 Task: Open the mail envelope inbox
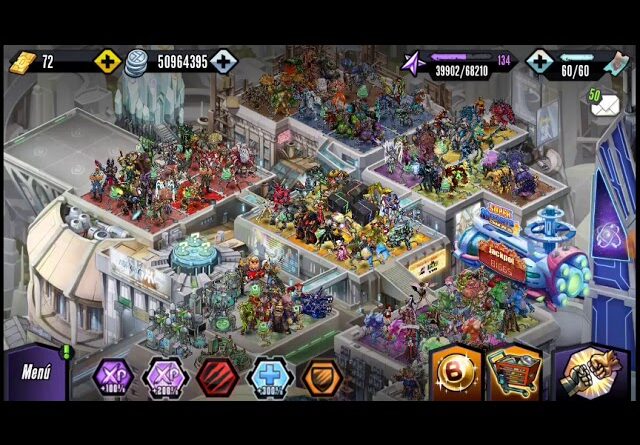[603, 103]
